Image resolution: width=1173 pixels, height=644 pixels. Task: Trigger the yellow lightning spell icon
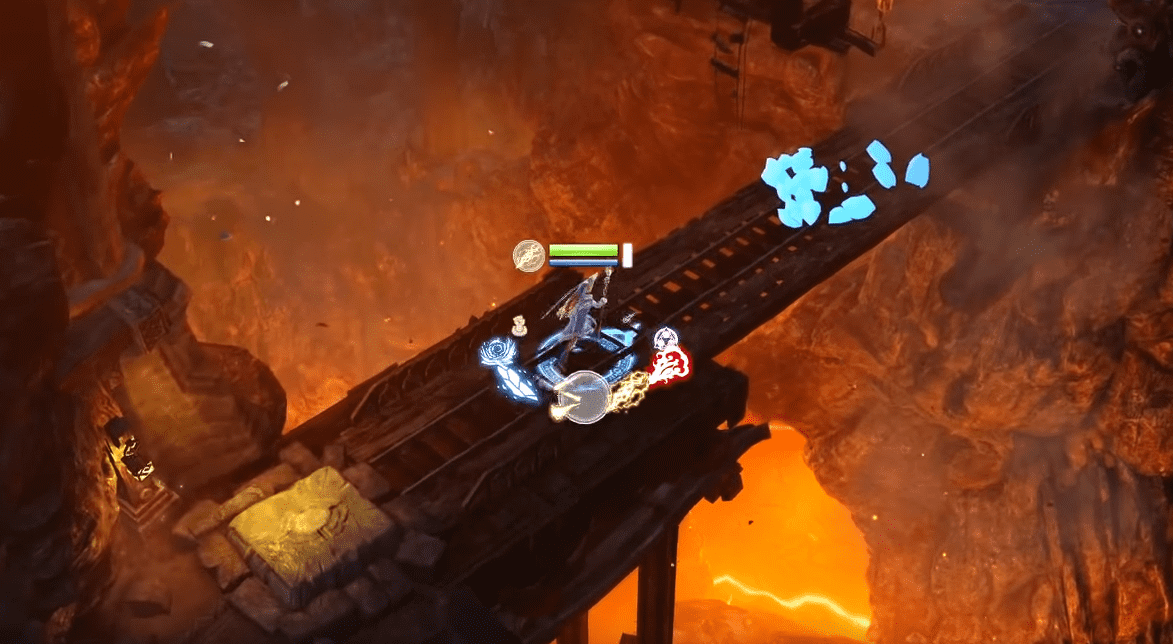coord(631,386)
